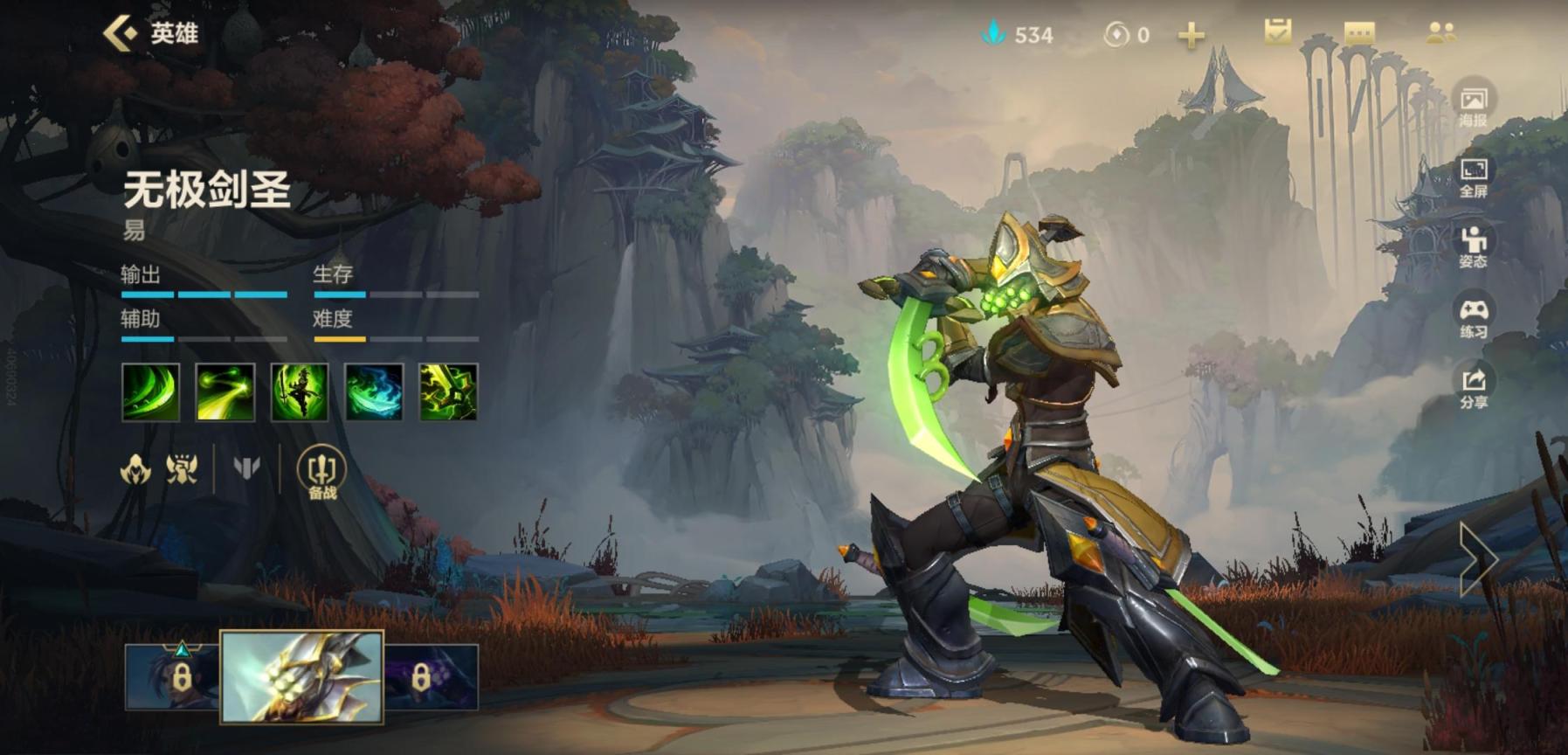Open the 姿态 pose options

click(1473, 247)
